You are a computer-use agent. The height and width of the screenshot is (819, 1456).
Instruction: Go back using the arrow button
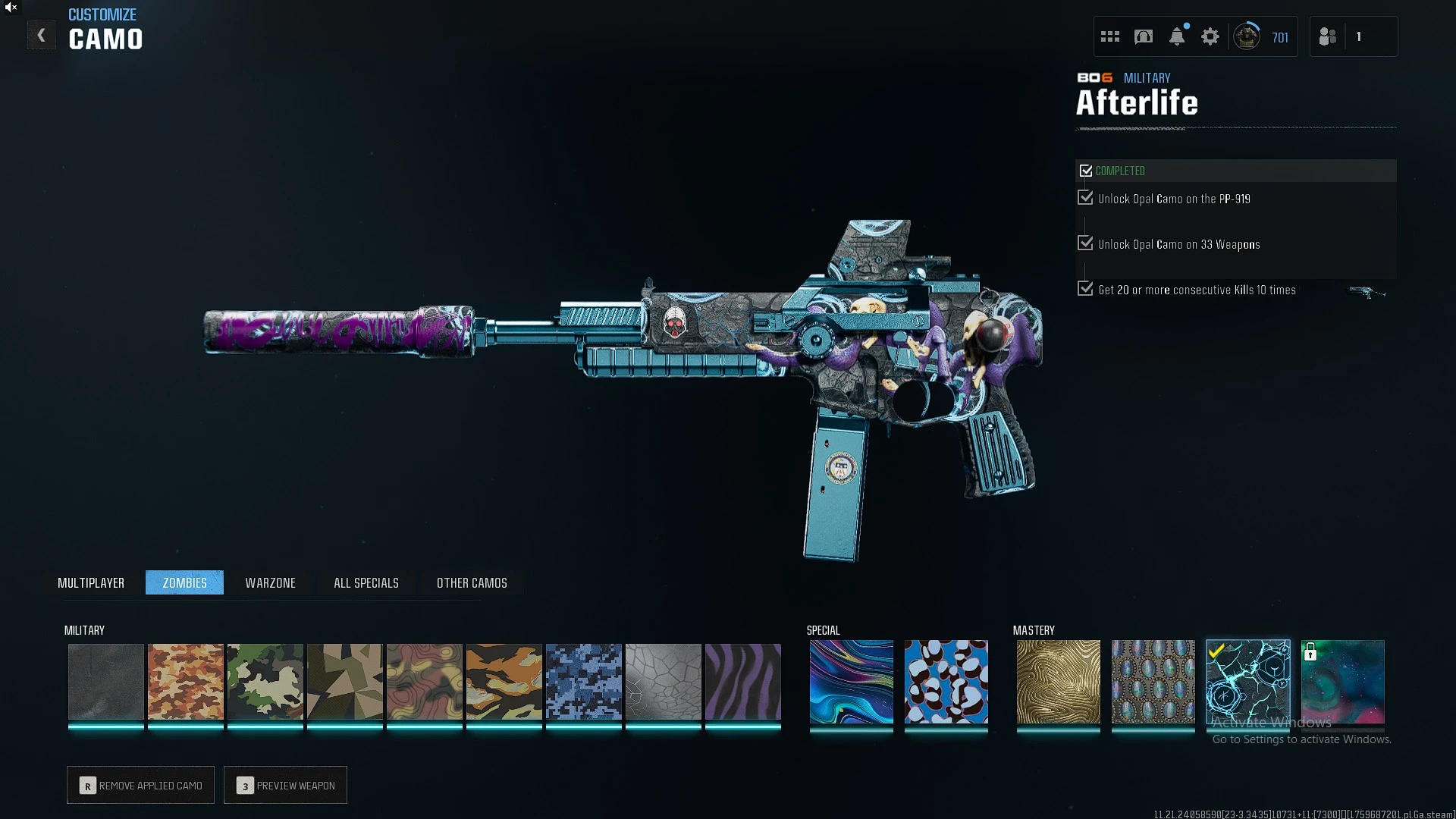point(42,36)
